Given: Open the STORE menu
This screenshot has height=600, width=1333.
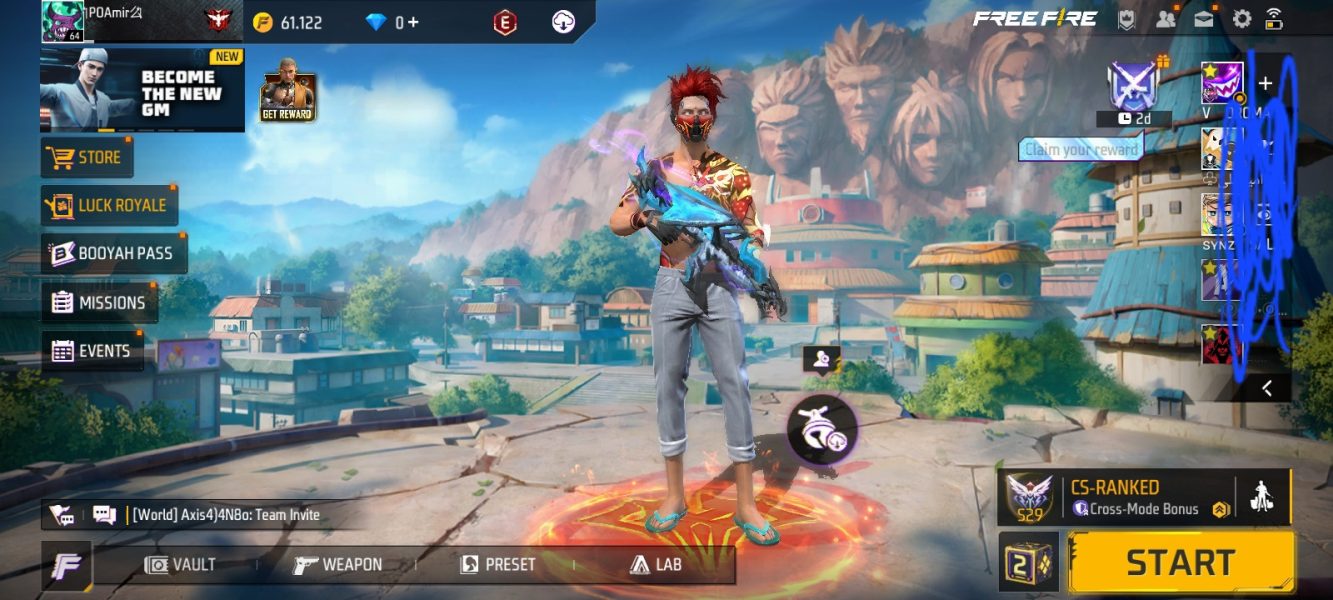Looking at the screenshot, I should 87,157.
